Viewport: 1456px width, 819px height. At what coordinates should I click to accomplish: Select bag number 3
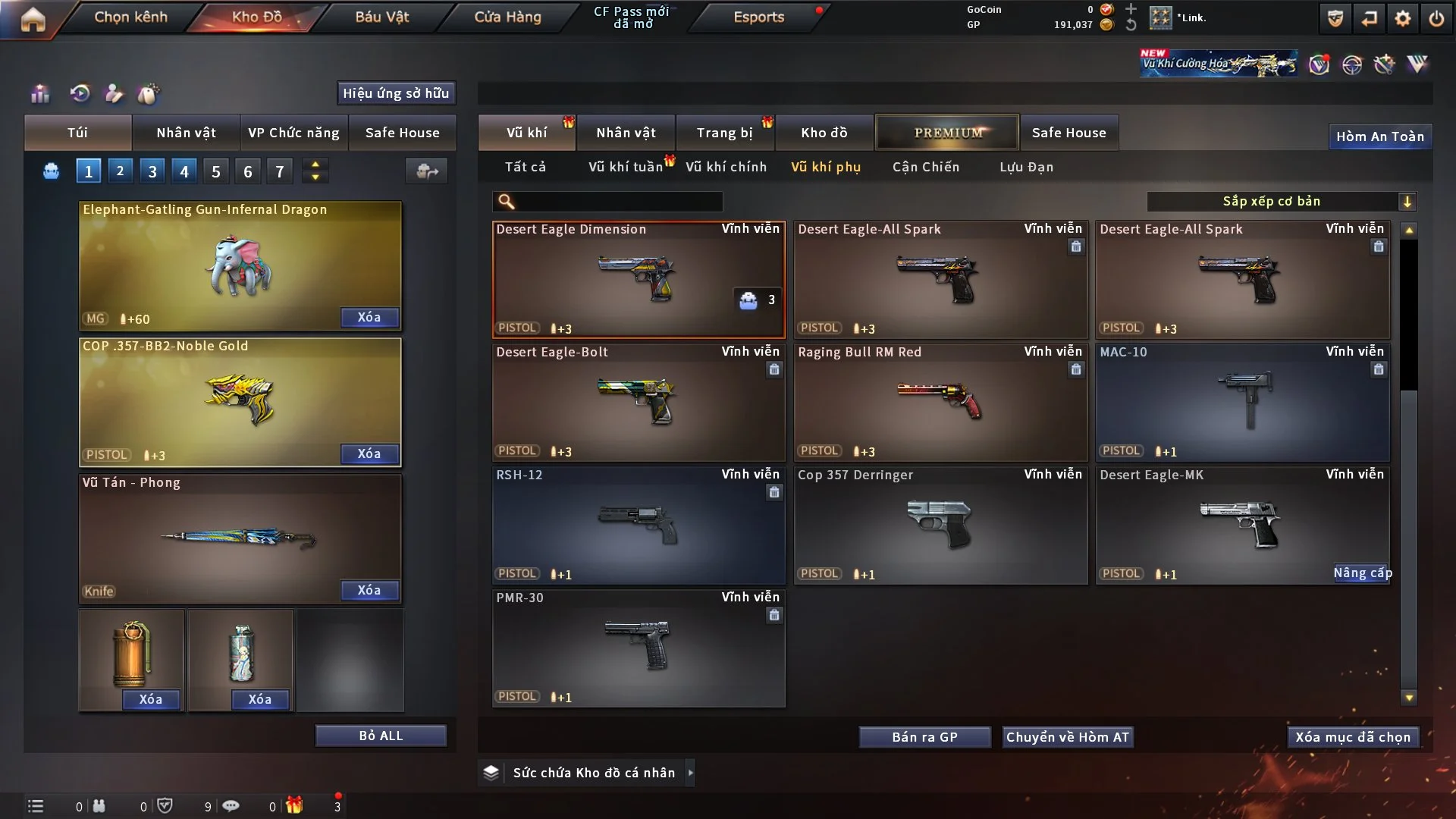(x=152, y=171)
